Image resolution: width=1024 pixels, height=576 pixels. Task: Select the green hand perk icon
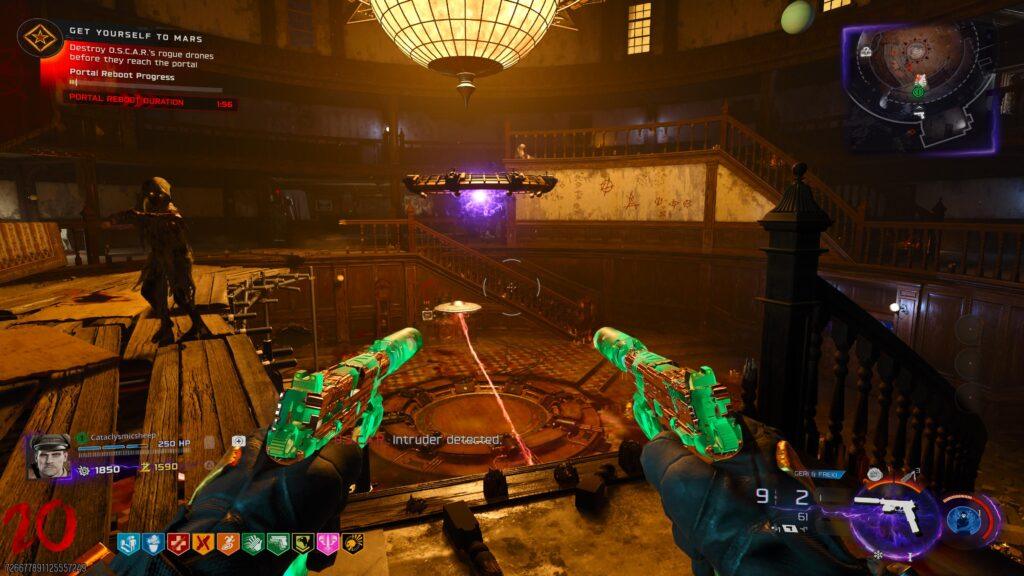[251, 543]
